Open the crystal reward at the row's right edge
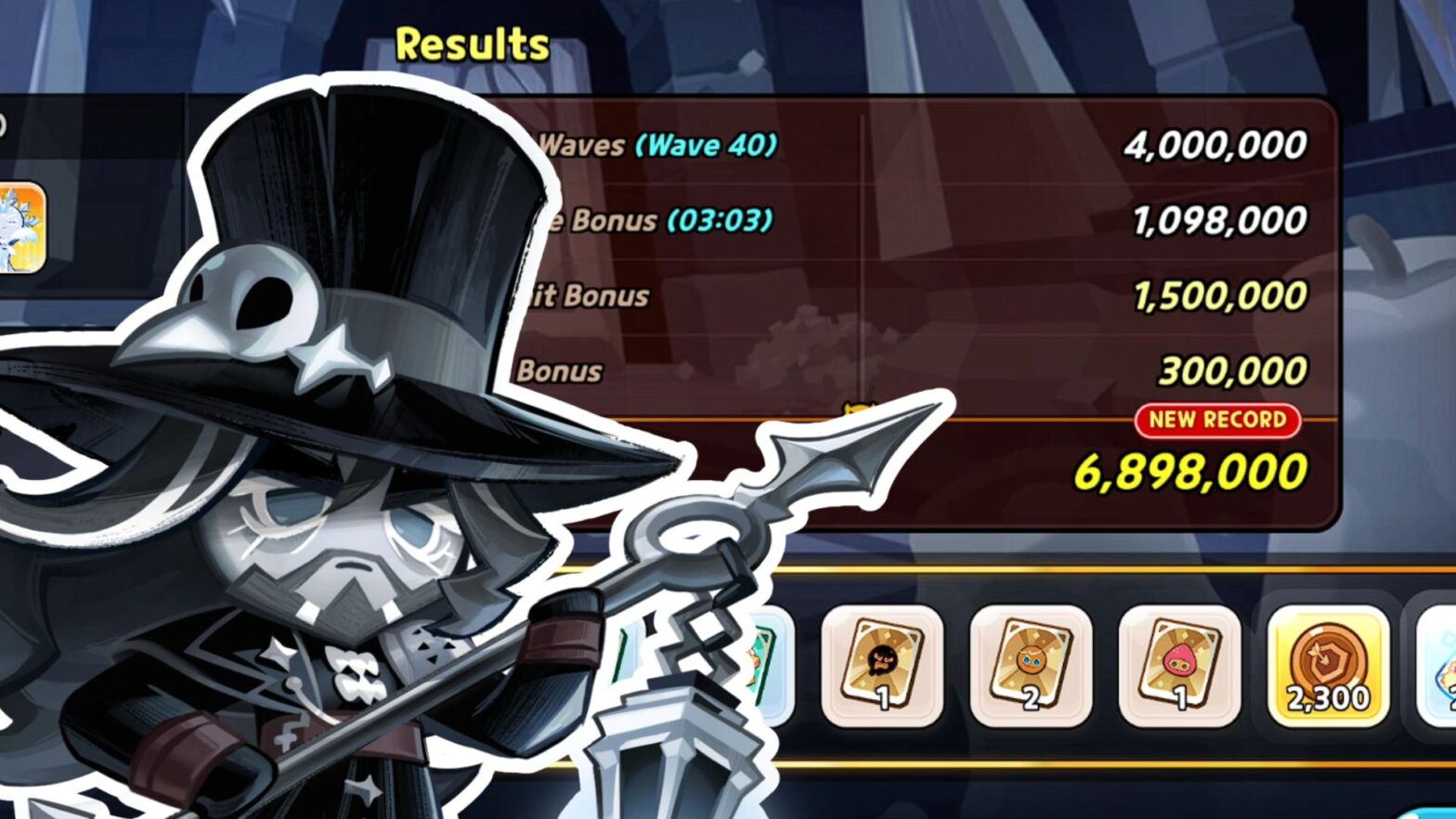Viewport: 1456px width, 819px height. (1437, 664)
